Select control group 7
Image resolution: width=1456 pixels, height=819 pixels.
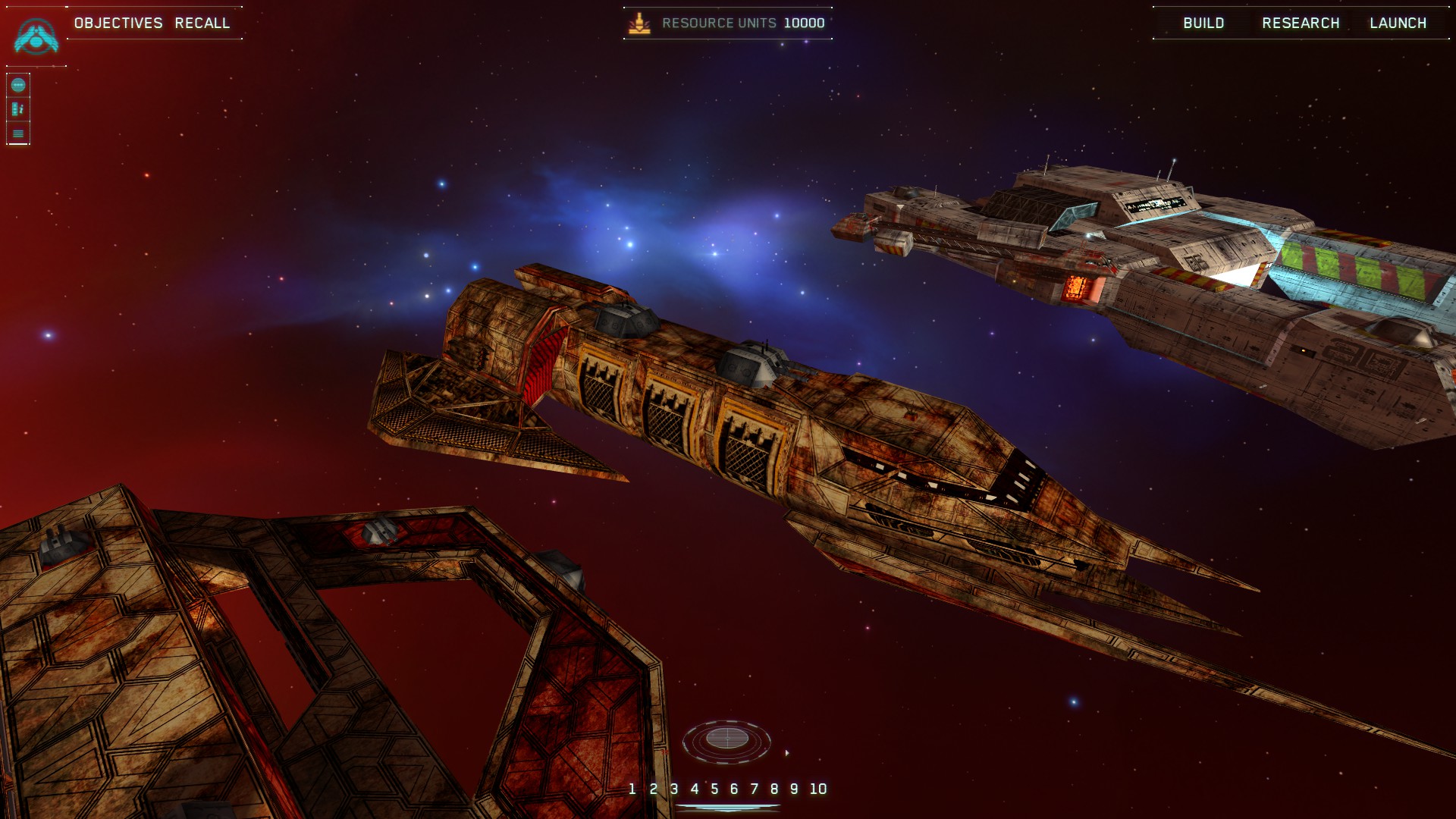click(755, 789)
